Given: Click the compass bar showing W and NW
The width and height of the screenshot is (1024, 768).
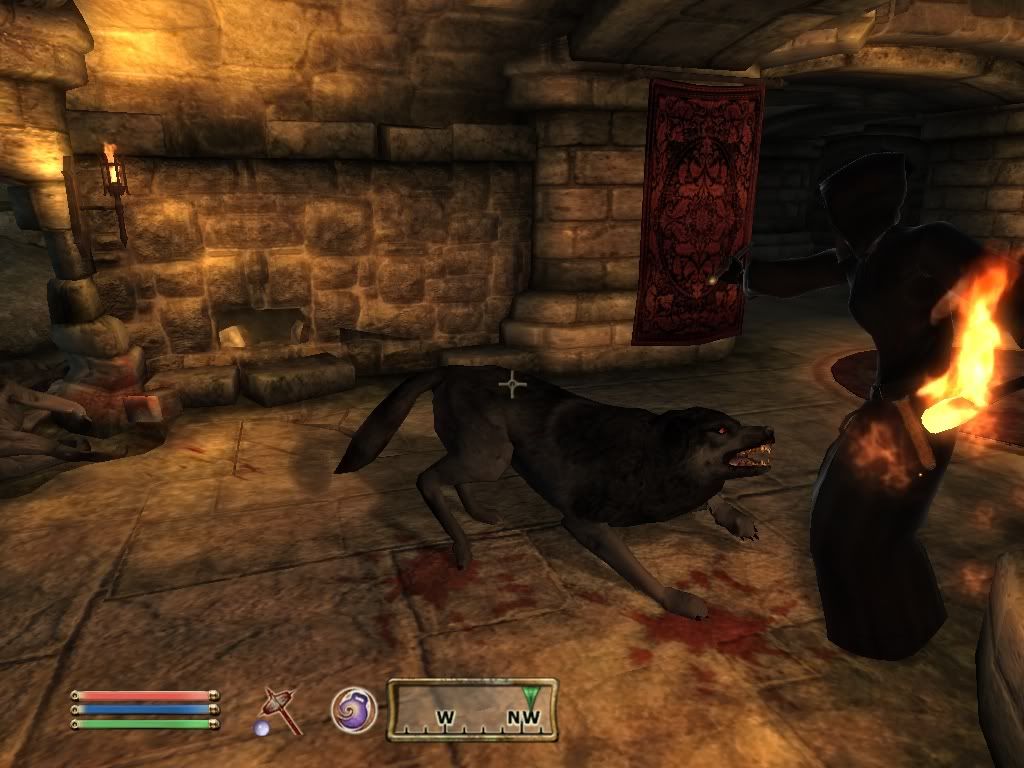Looking at the screenshot, I should [472, 710].
